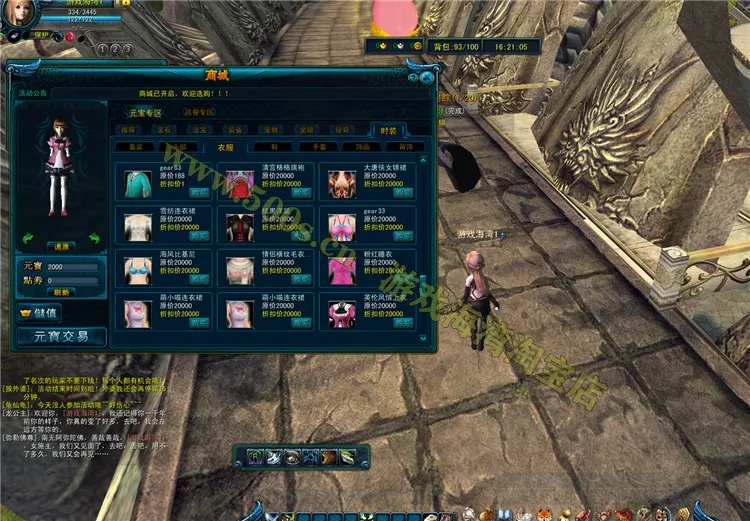Refresh currency with the 刷新 button
The image size is (750, 521).
(62, 292)
